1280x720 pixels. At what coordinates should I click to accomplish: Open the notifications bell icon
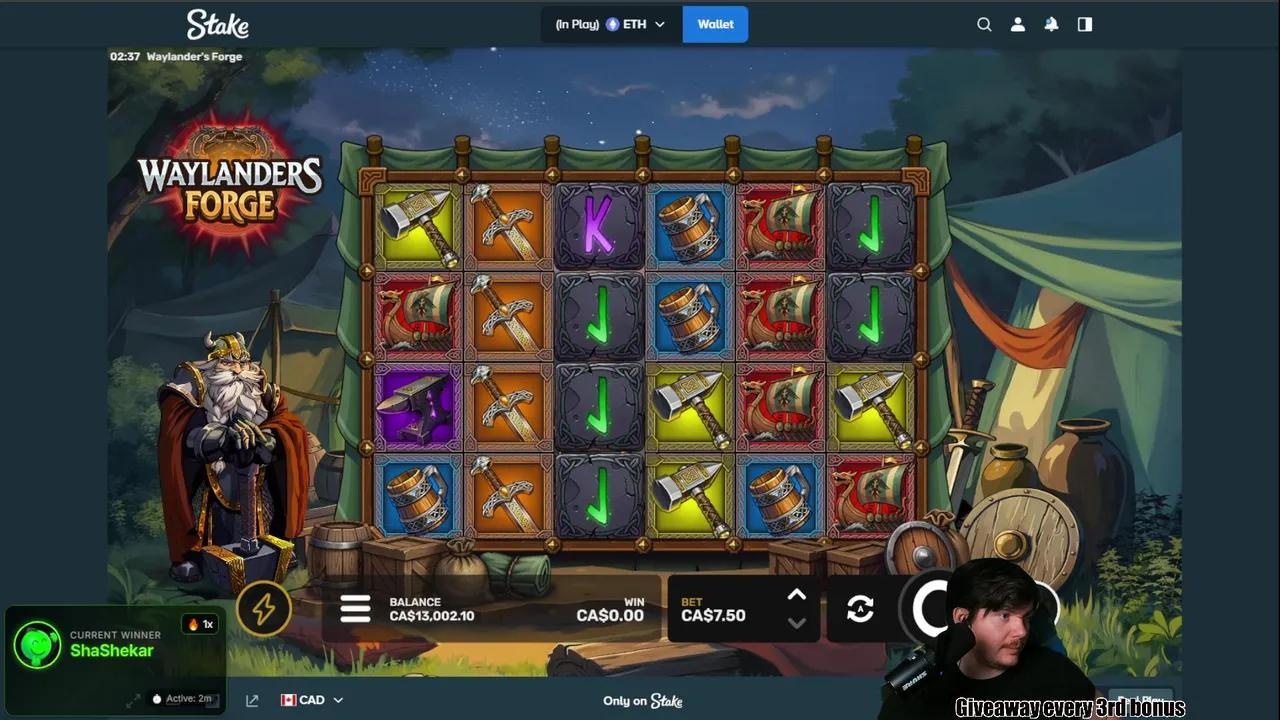pos(1051,24)
